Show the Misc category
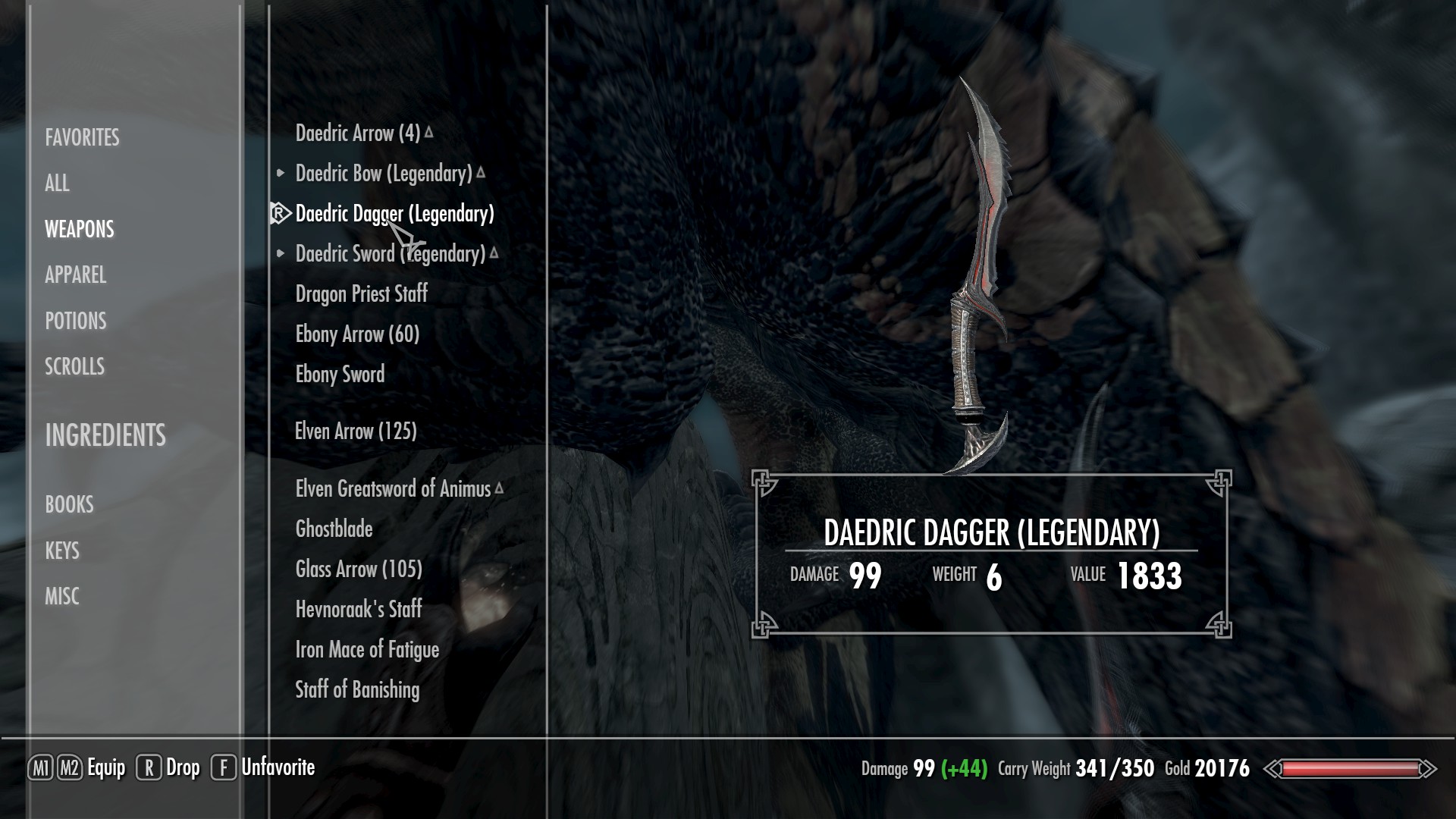This screenshot has height=819, width=1456. [61, 596]
